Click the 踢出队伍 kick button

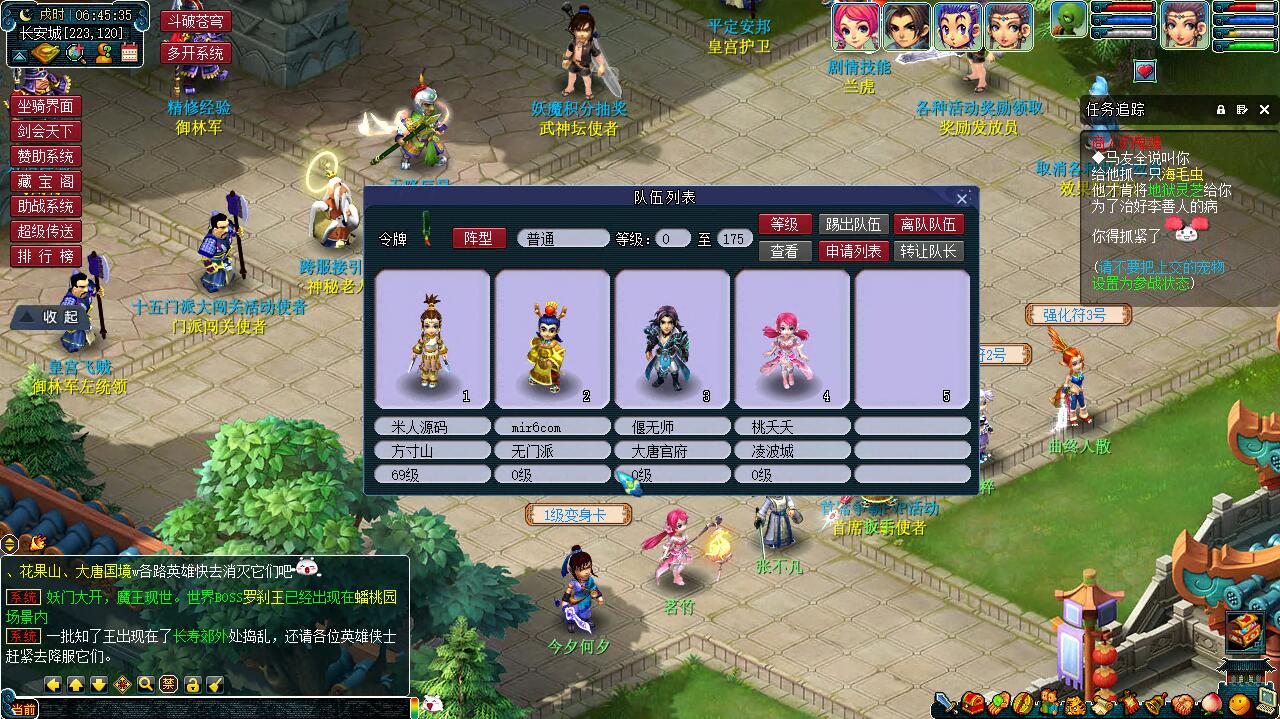click(x=851, y=225)
